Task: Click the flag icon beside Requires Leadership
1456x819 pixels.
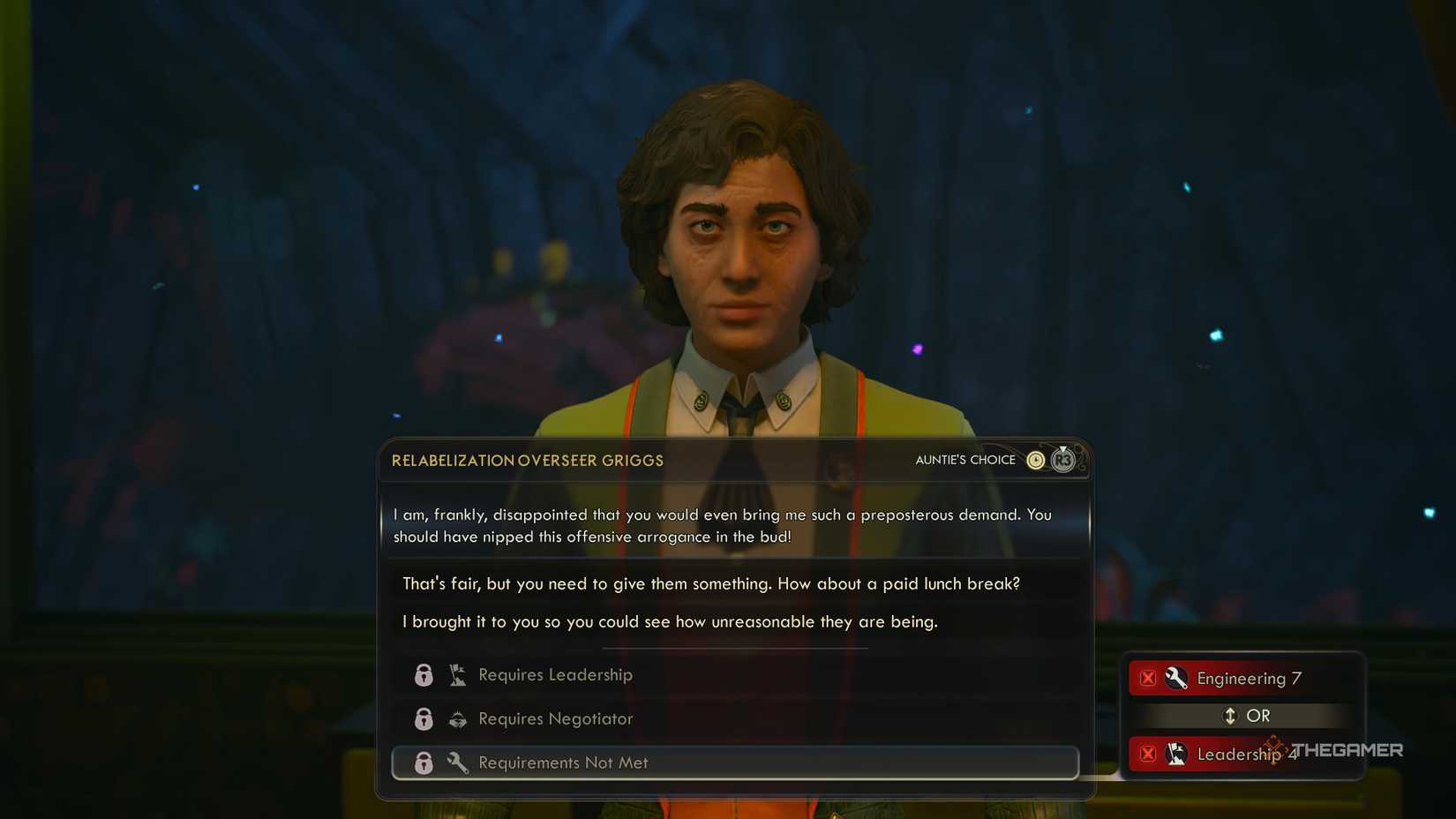Action: tap(457, 674)
